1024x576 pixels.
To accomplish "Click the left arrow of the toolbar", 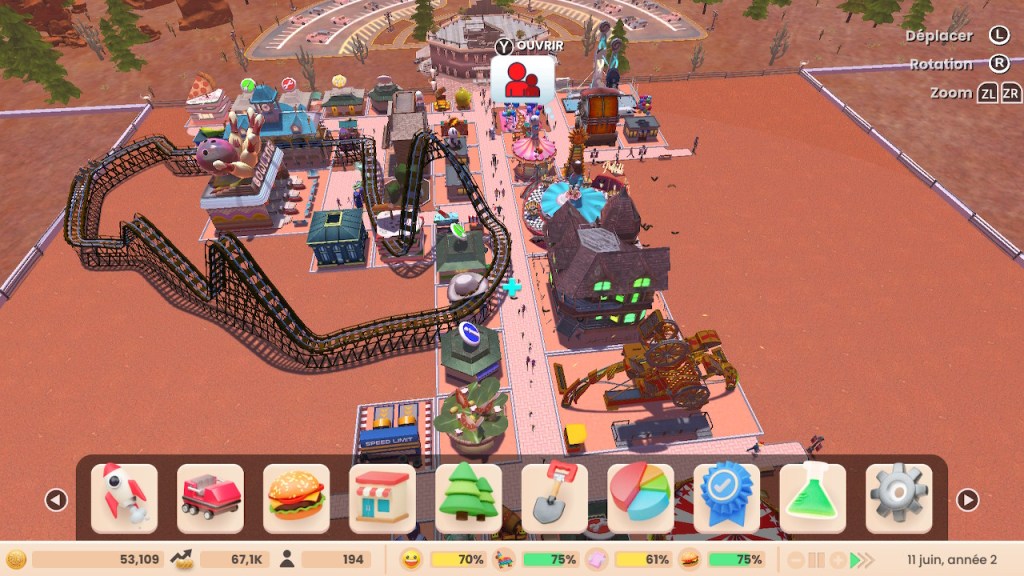I will tap(56, 499).
